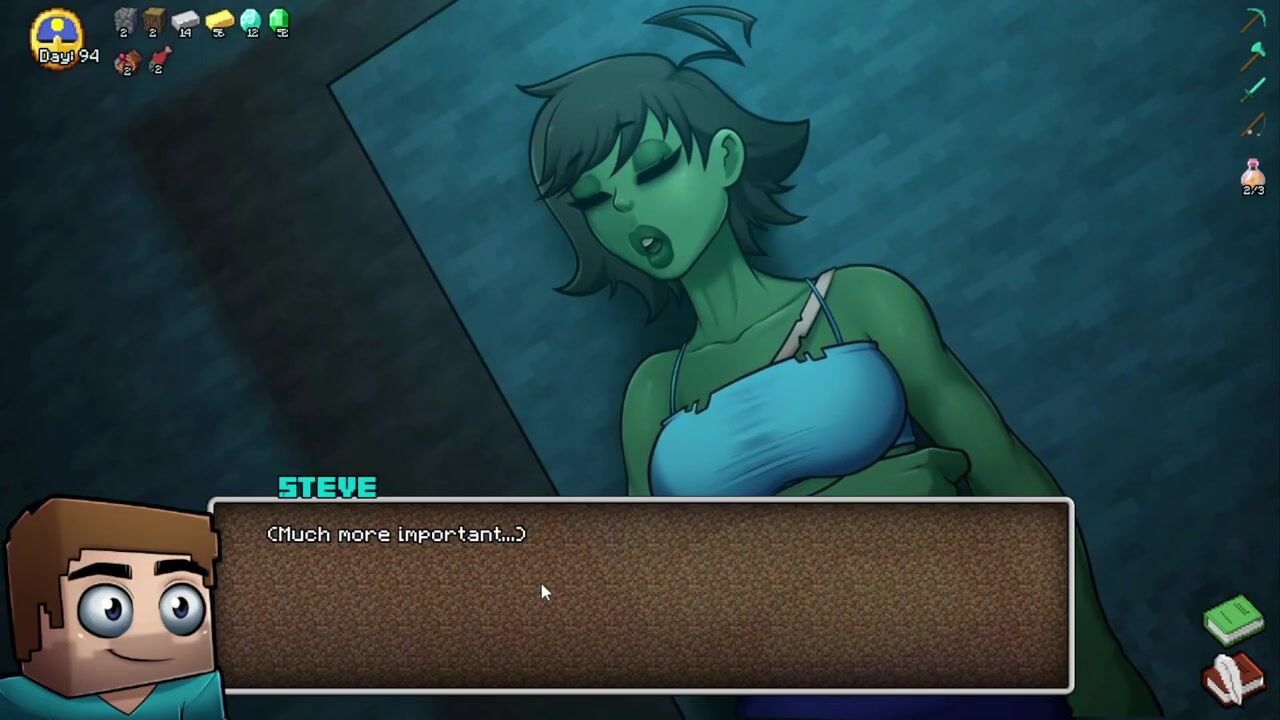Image resolution: width=1280 pixels, height=720 pixels.
Task: Click the emerald resource icon
Action: (x=280, y=20)
